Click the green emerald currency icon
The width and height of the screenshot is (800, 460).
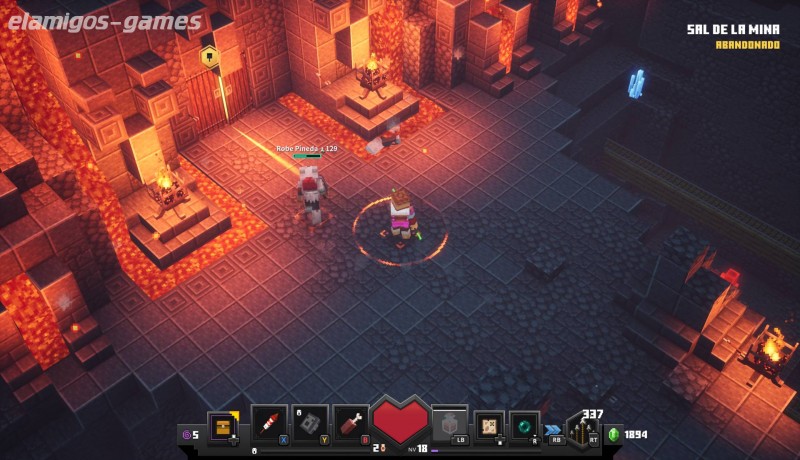coord(614,434)
